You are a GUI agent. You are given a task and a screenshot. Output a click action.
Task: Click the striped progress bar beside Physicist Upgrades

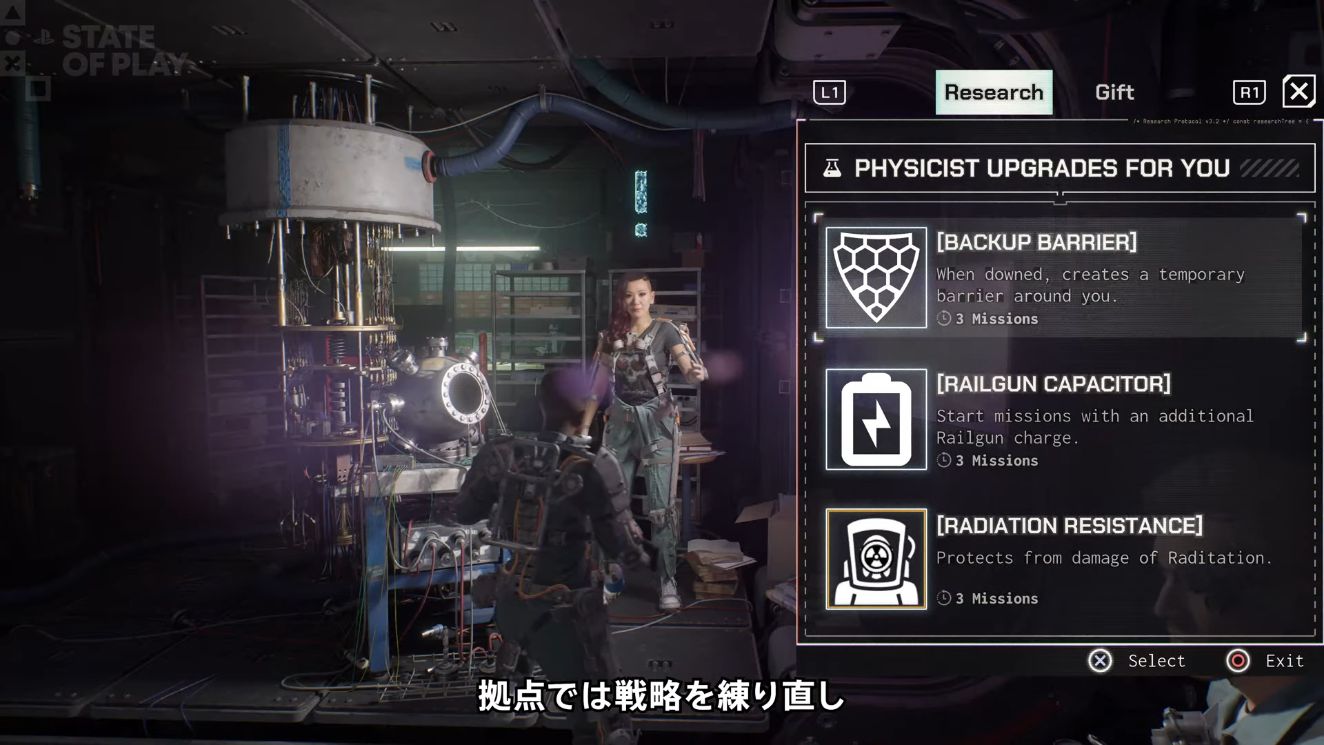1272,167
